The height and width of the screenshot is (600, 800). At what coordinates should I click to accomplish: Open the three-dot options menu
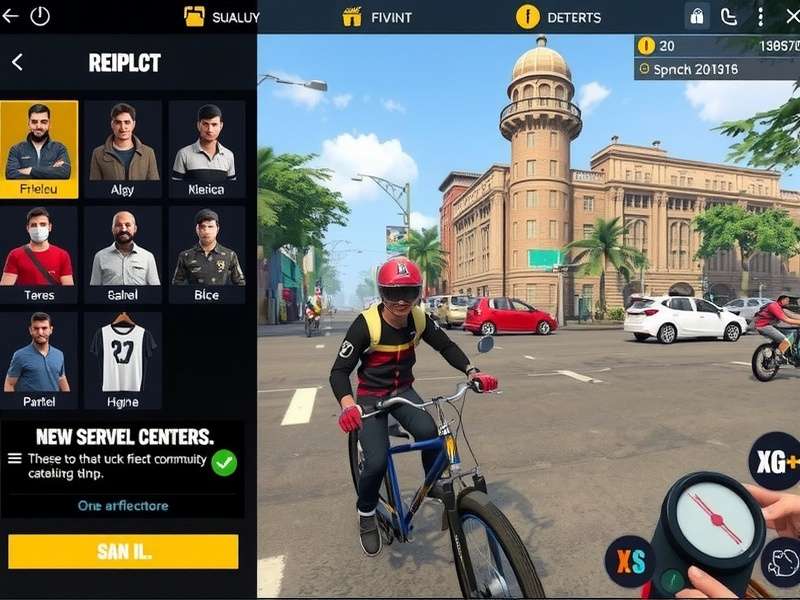click(x=760, y=16)
